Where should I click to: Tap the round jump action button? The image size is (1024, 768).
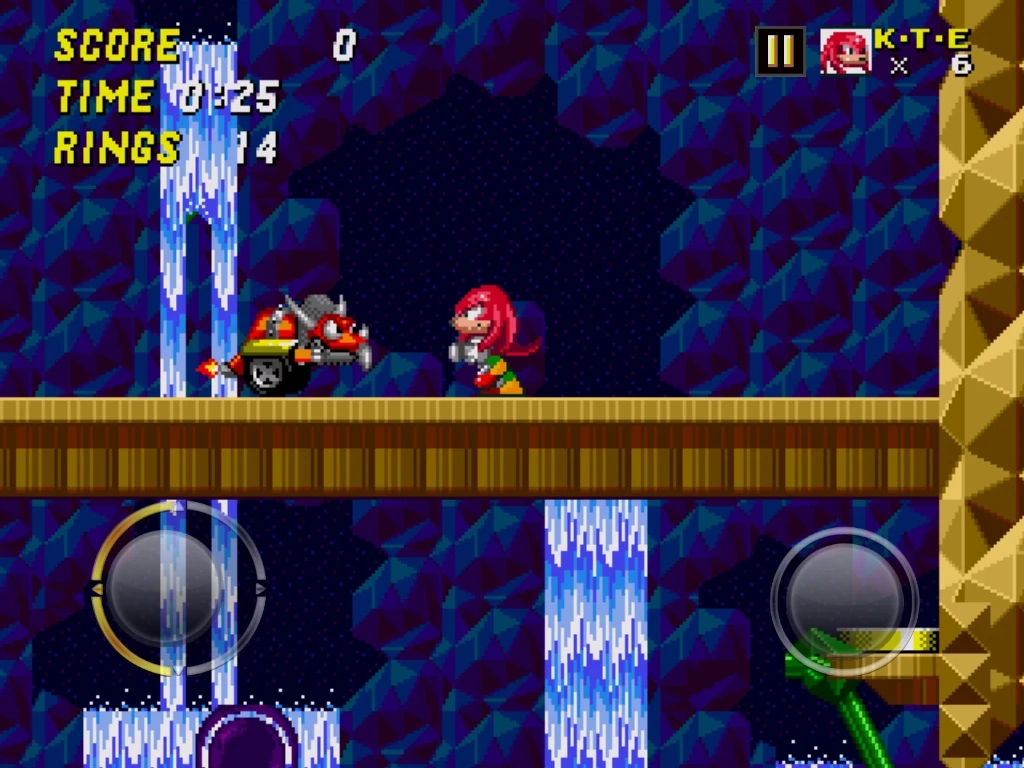point(845,600)
